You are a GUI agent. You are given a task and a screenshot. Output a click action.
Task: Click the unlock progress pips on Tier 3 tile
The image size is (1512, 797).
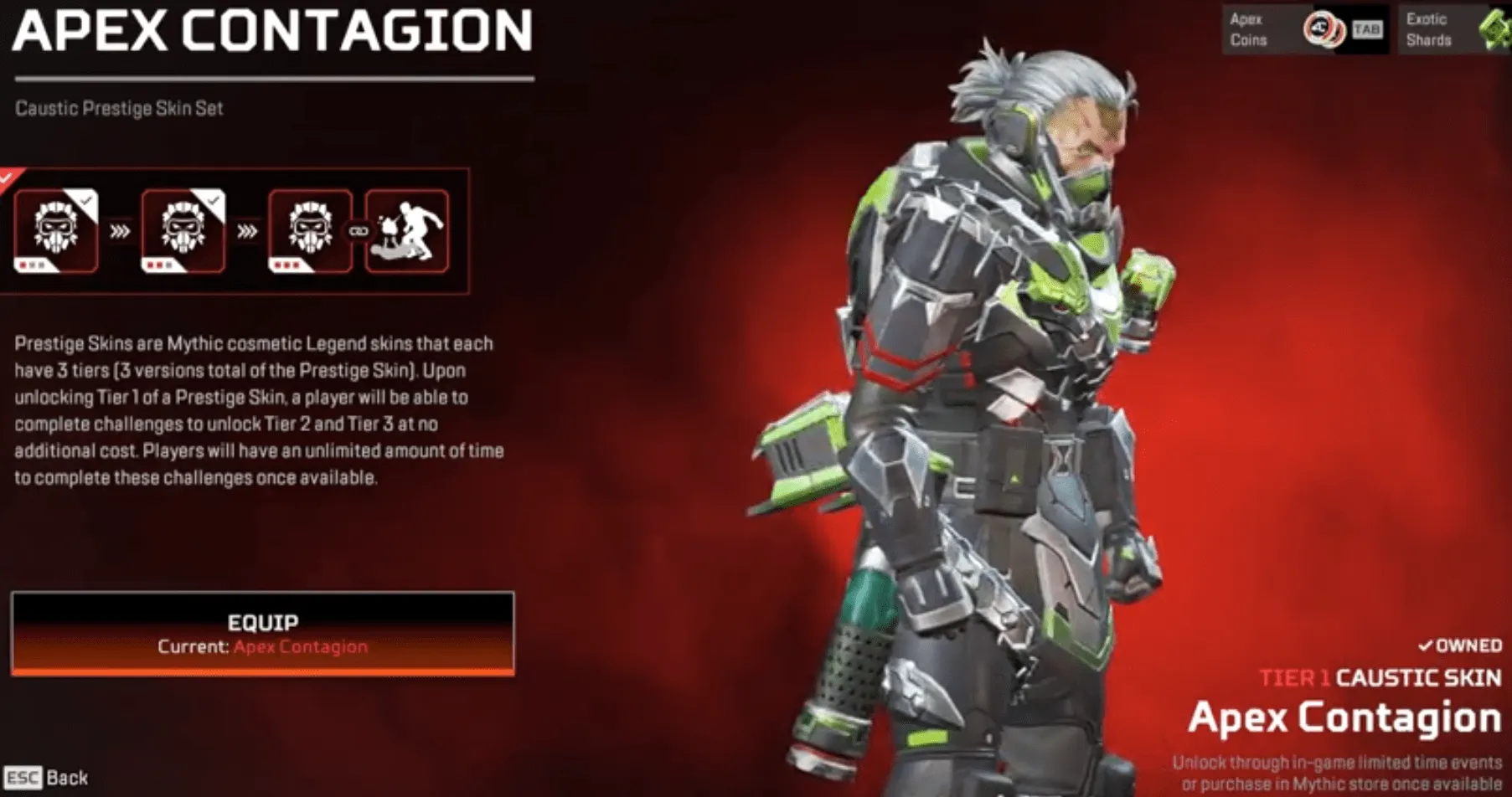point(285,265)
